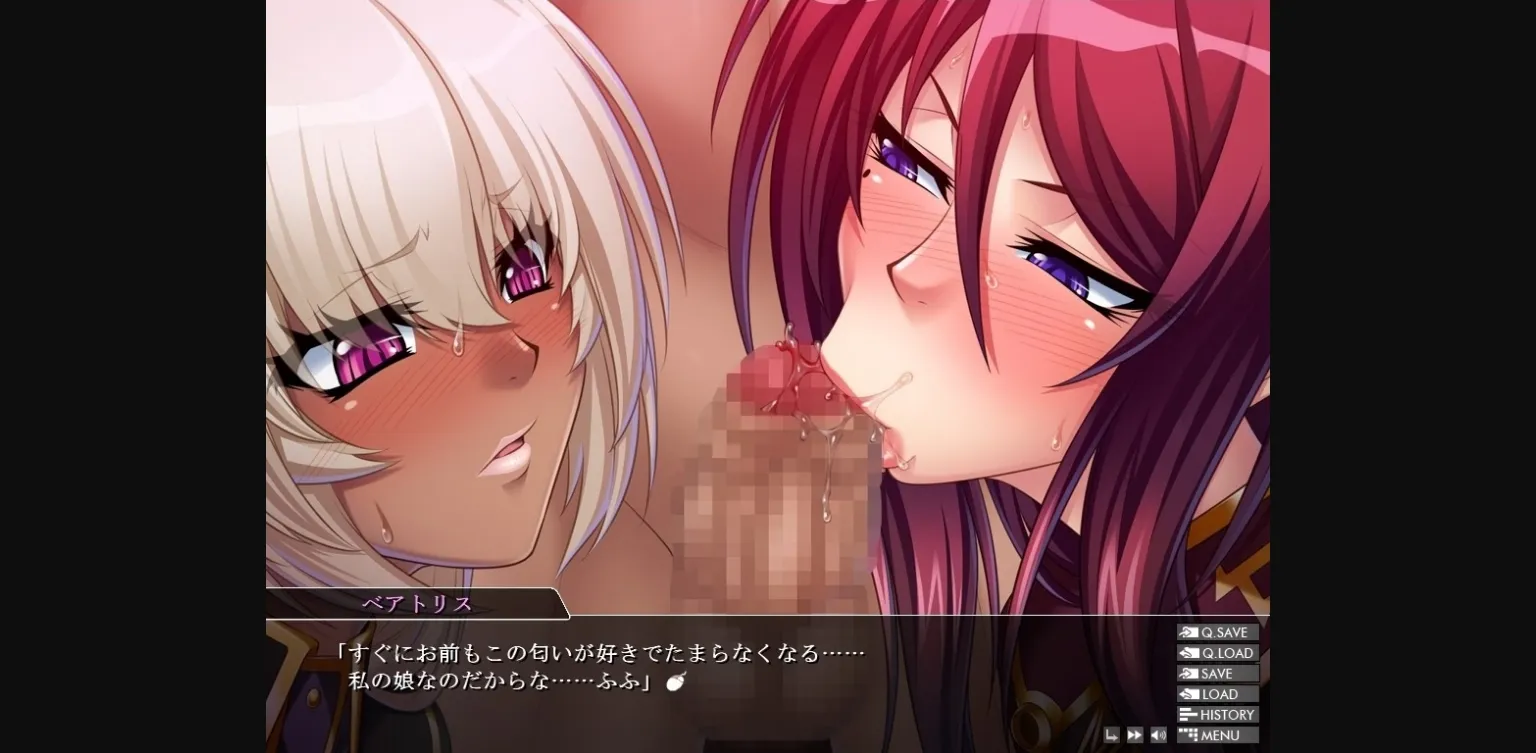Click the Q.SAVE hand icon
1536x753 pixels.
click(1188, 631)
